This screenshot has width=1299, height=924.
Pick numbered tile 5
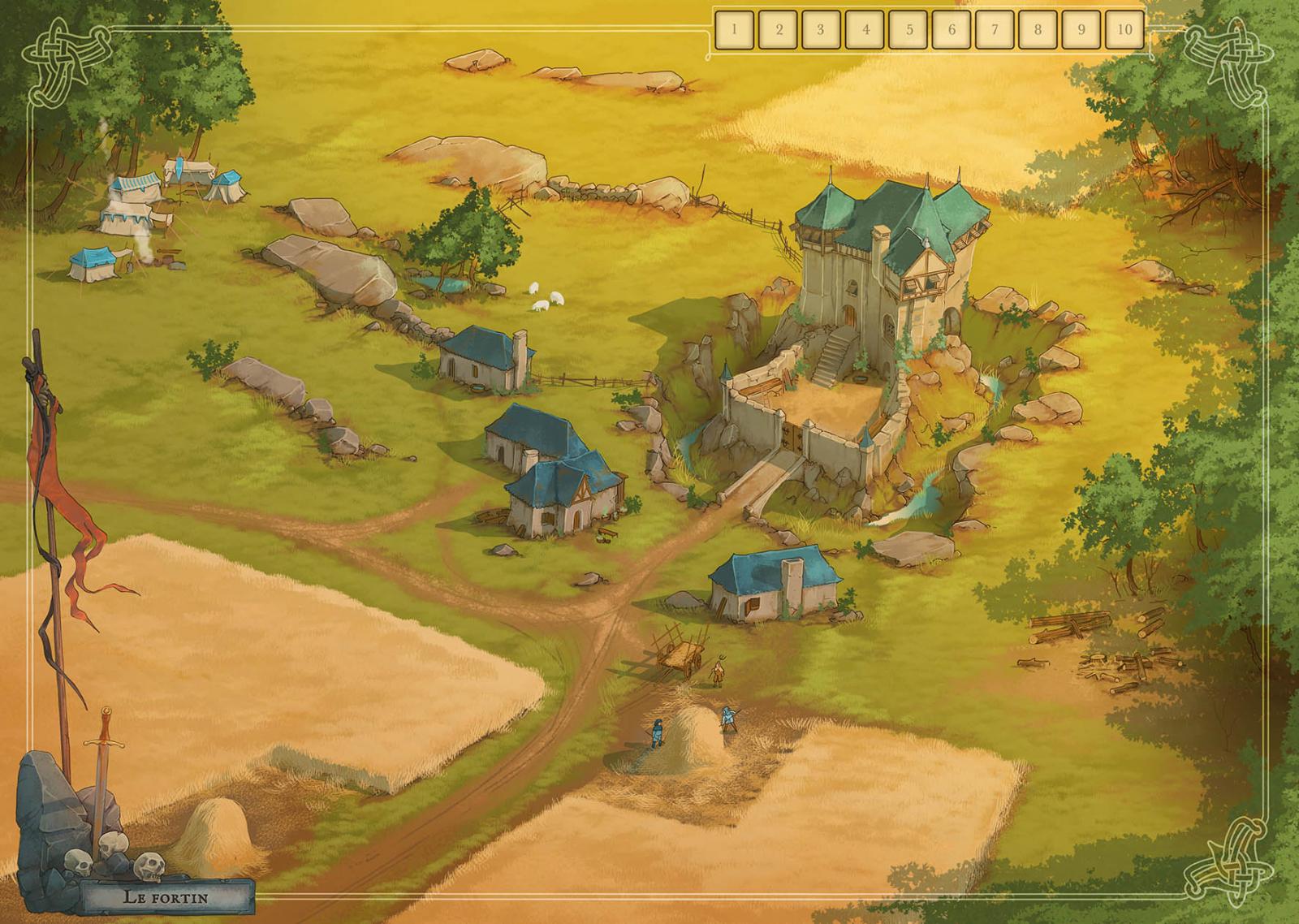pos(908,30)
